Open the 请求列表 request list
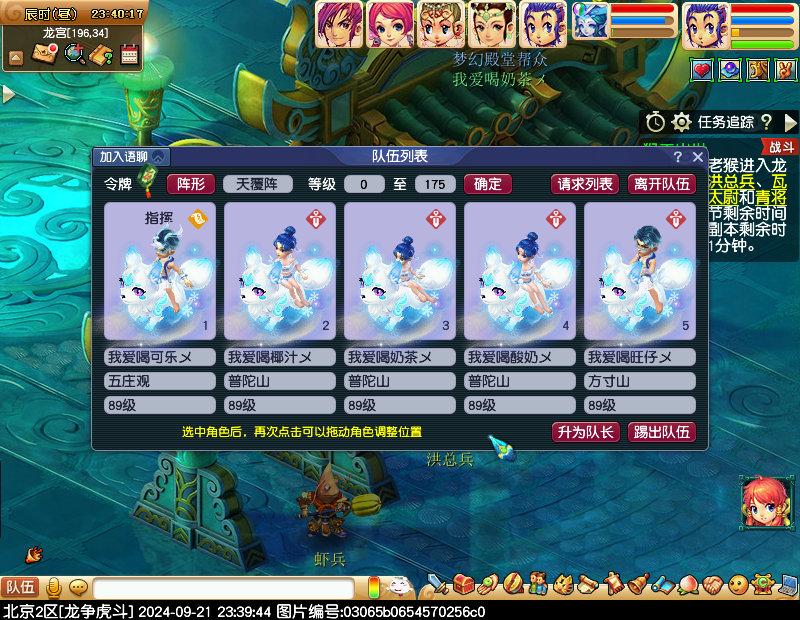Image resolution: width=800 pixels, height=620 pixels. (585, 184)
